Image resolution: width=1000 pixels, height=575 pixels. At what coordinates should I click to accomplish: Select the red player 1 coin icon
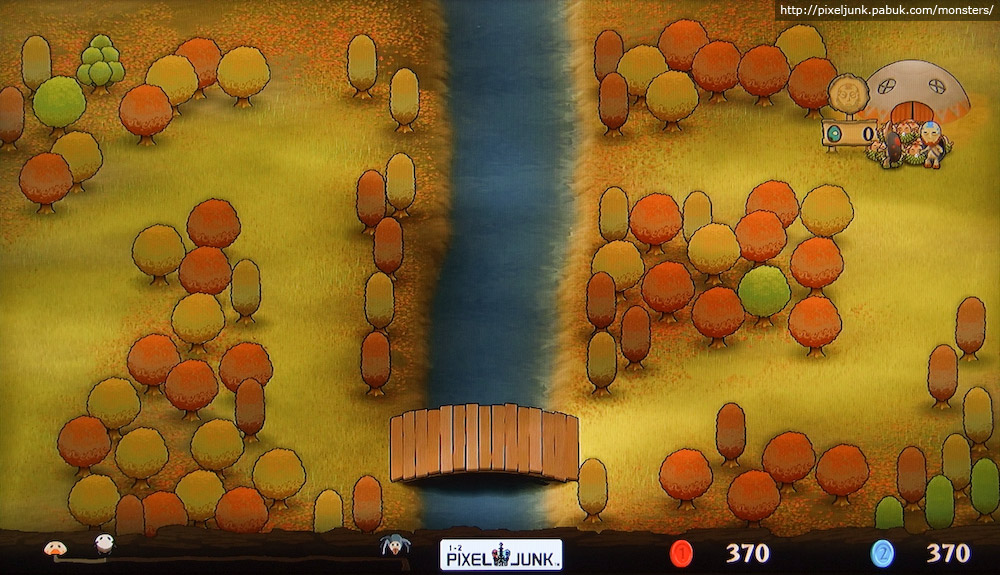tap(682, 553)
